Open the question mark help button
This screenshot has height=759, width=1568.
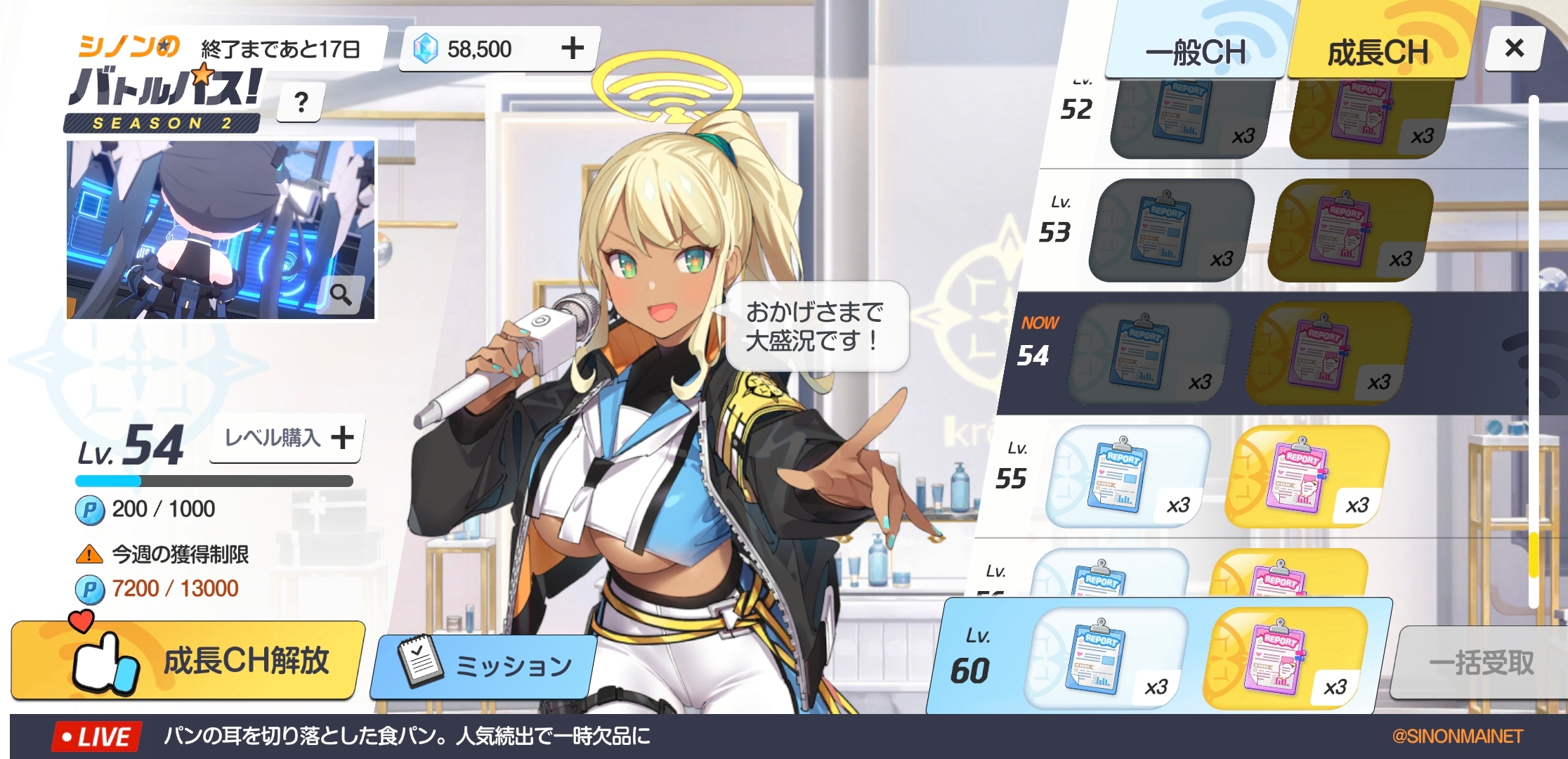(301, 103)
